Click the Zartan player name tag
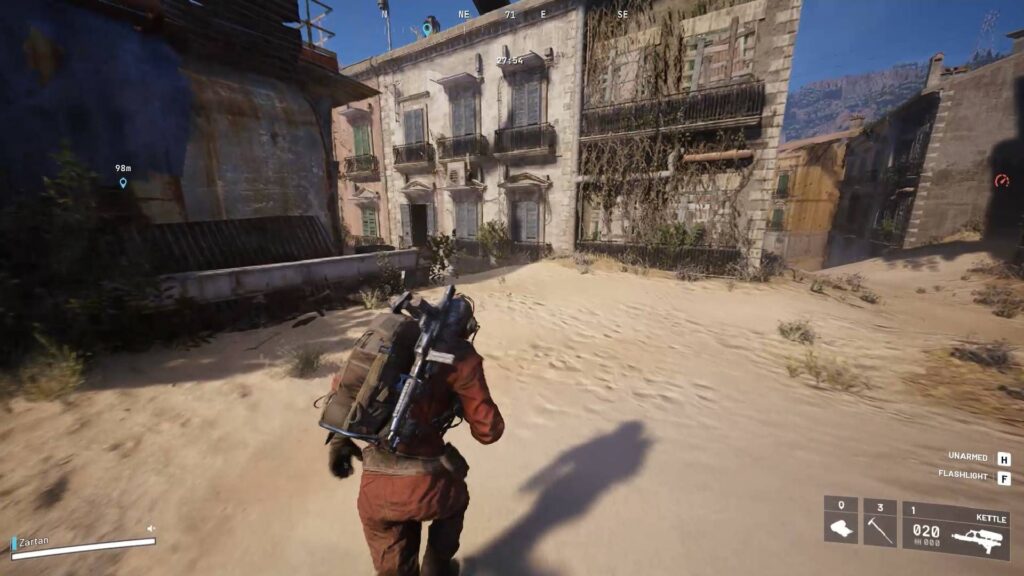This screenshot has height=576, width=1024. click(34, 541)
